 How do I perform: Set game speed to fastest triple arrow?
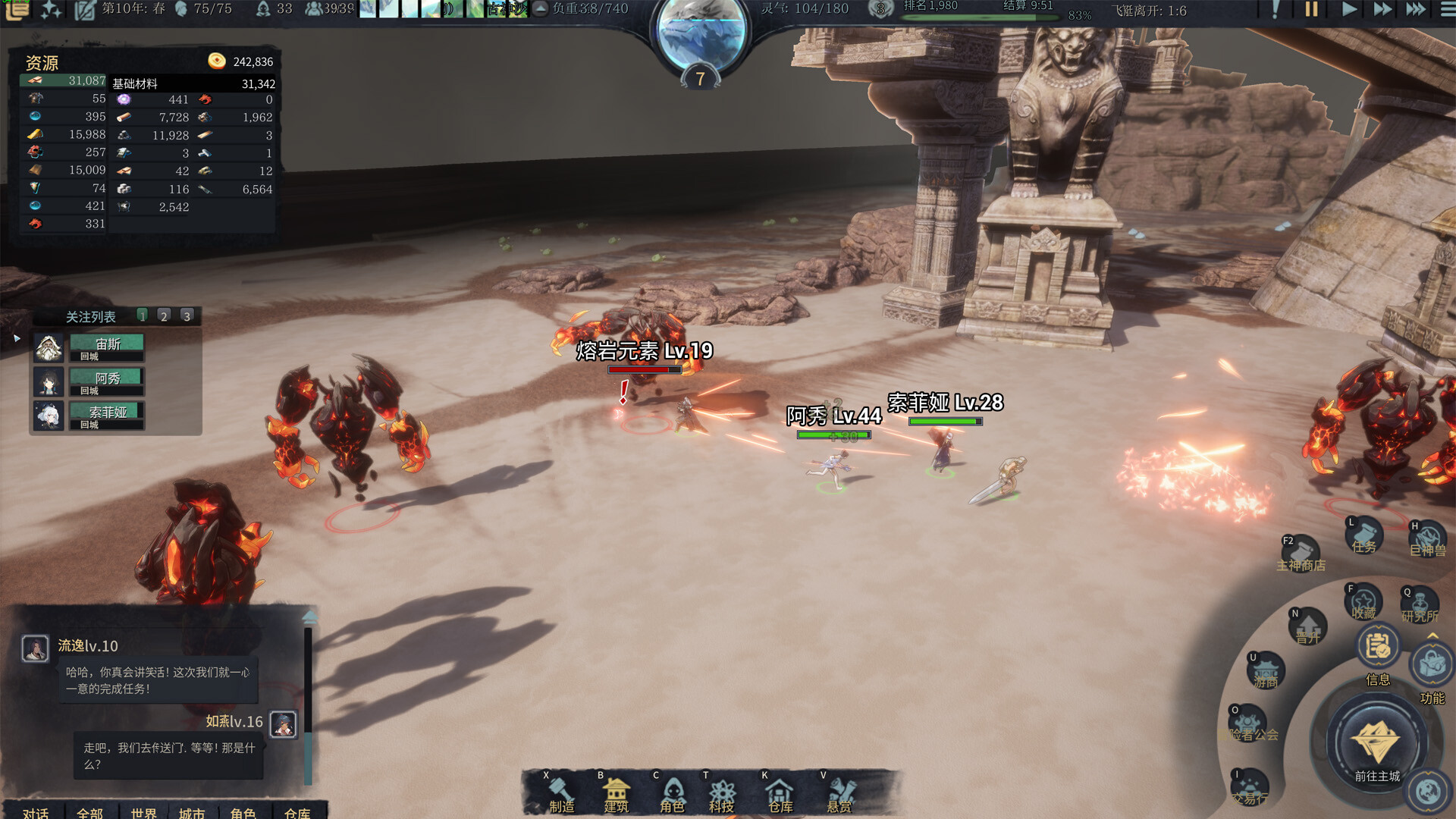click(1415, 9)
